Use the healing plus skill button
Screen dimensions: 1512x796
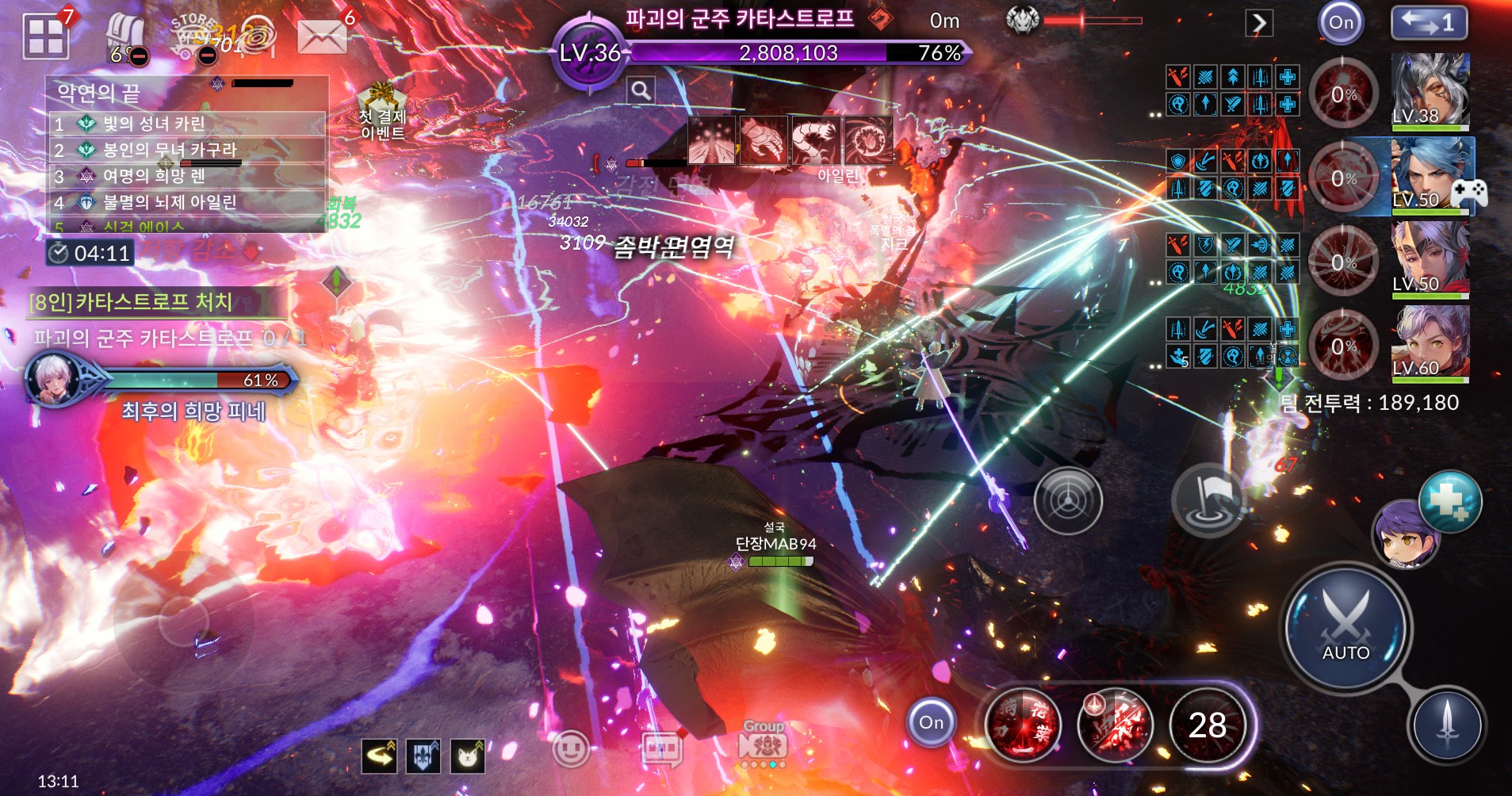pos(1450,502)
